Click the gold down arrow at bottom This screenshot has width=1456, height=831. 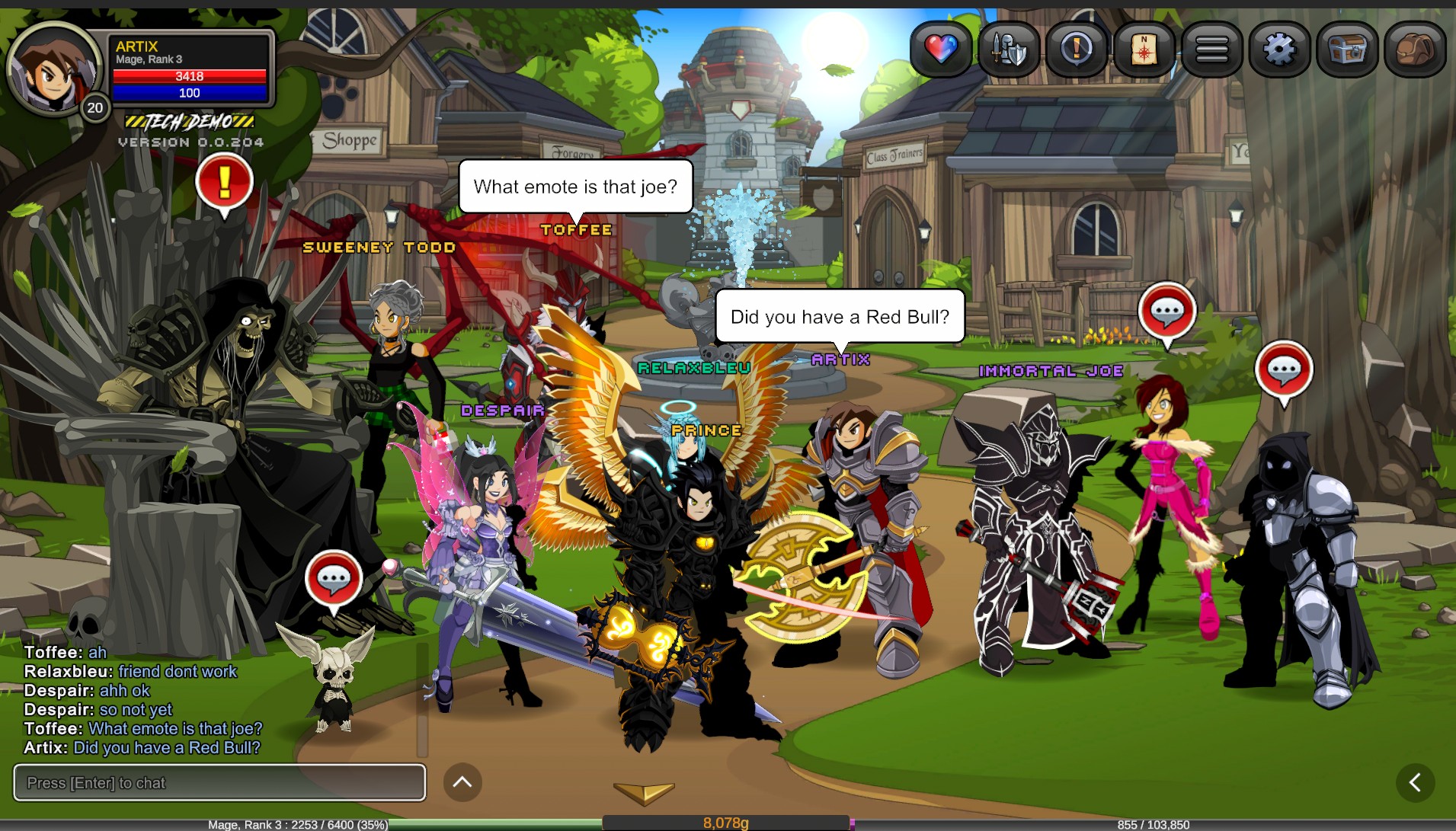pos(644,793)
